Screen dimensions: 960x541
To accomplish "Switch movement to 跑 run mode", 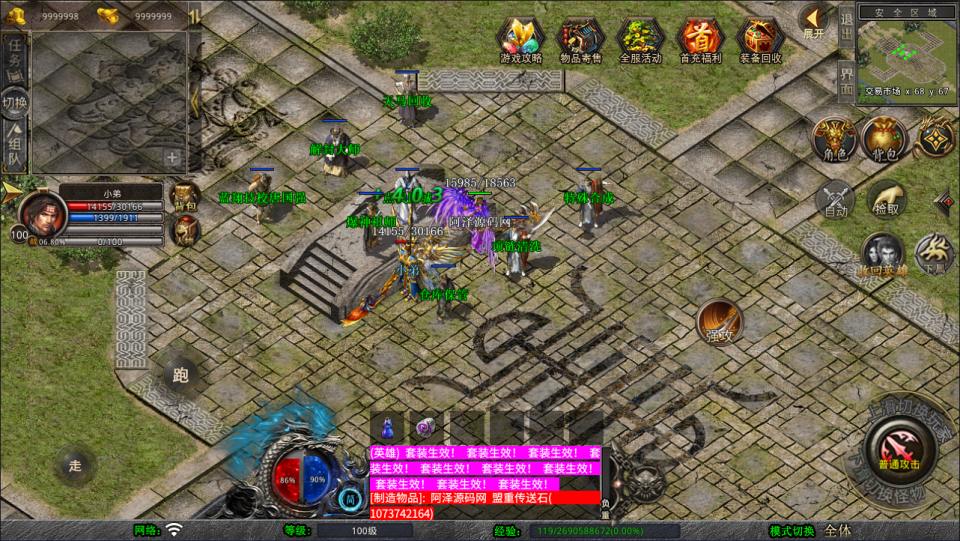I will tap(181, 375).
